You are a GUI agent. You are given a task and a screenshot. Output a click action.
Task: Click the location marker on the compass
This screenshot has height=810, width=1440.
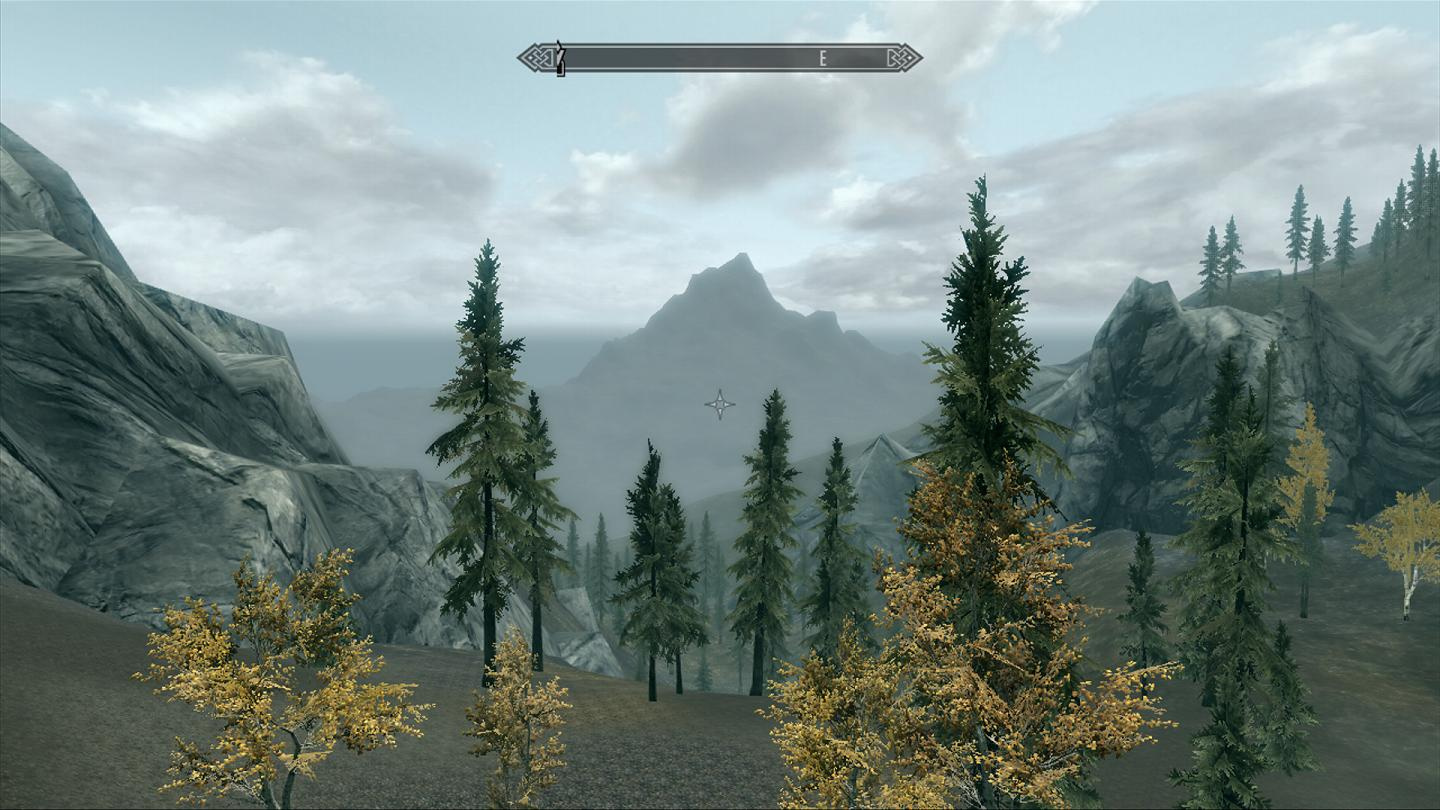pyautogui.click(x=560, y=57)
